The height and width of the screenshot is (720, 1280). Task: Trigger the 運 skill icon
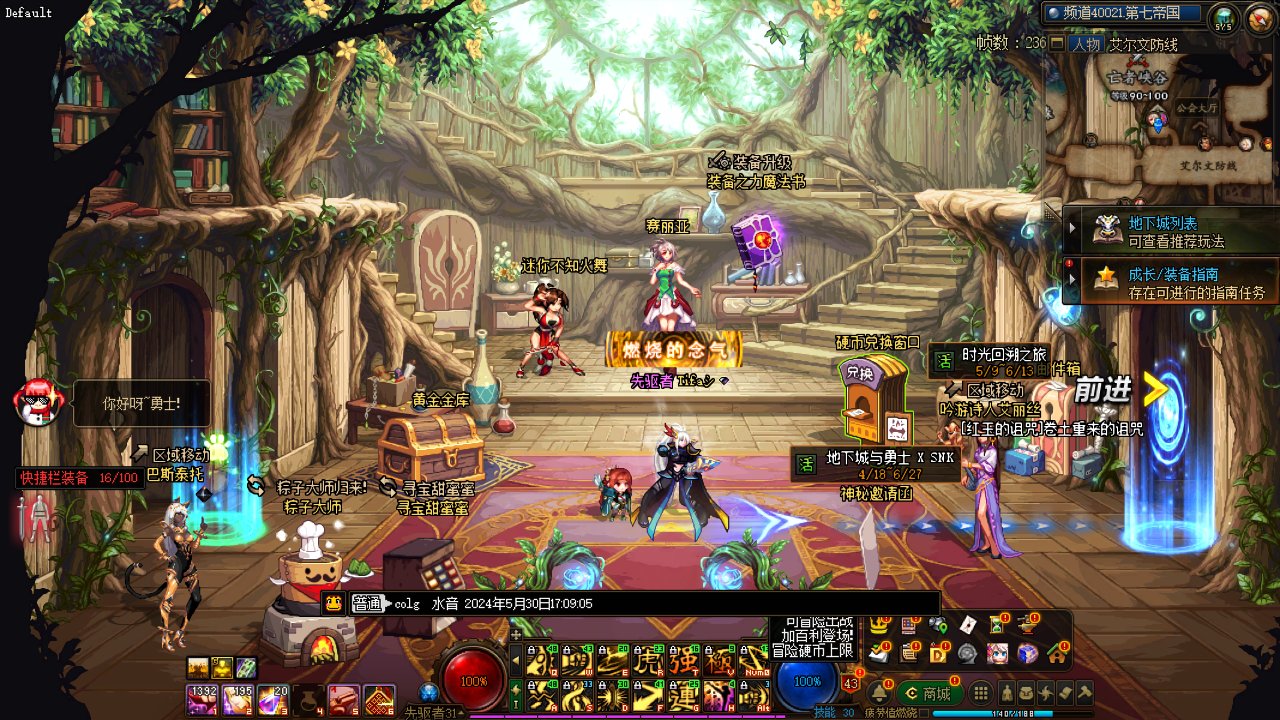coord(684,695)
